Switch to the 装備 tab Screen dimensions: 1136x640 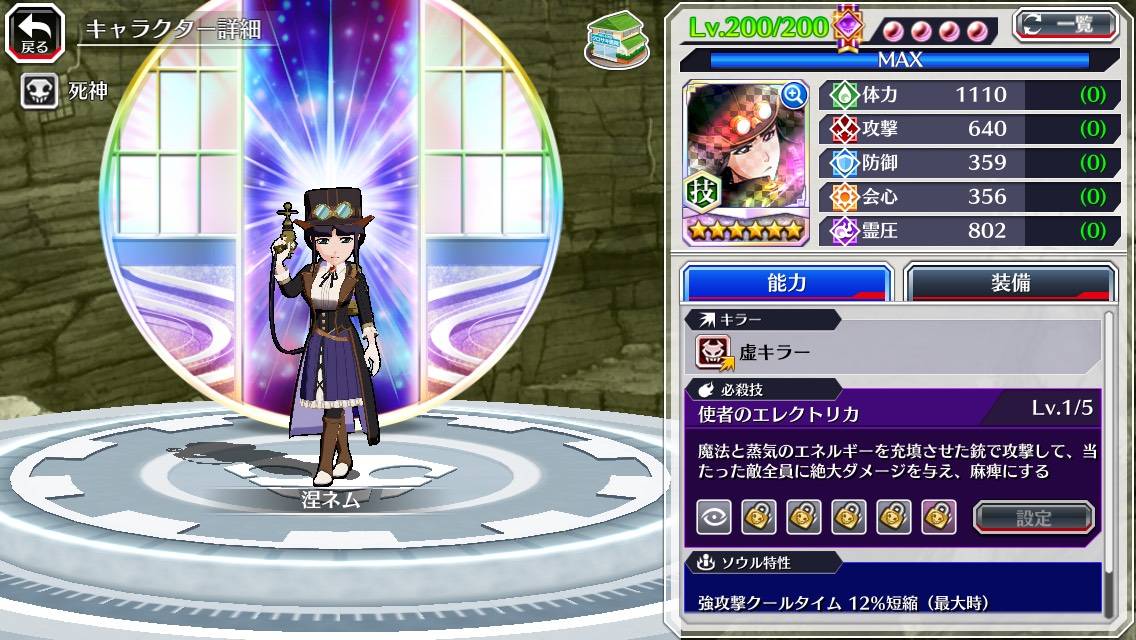(x=1010, y=283)
